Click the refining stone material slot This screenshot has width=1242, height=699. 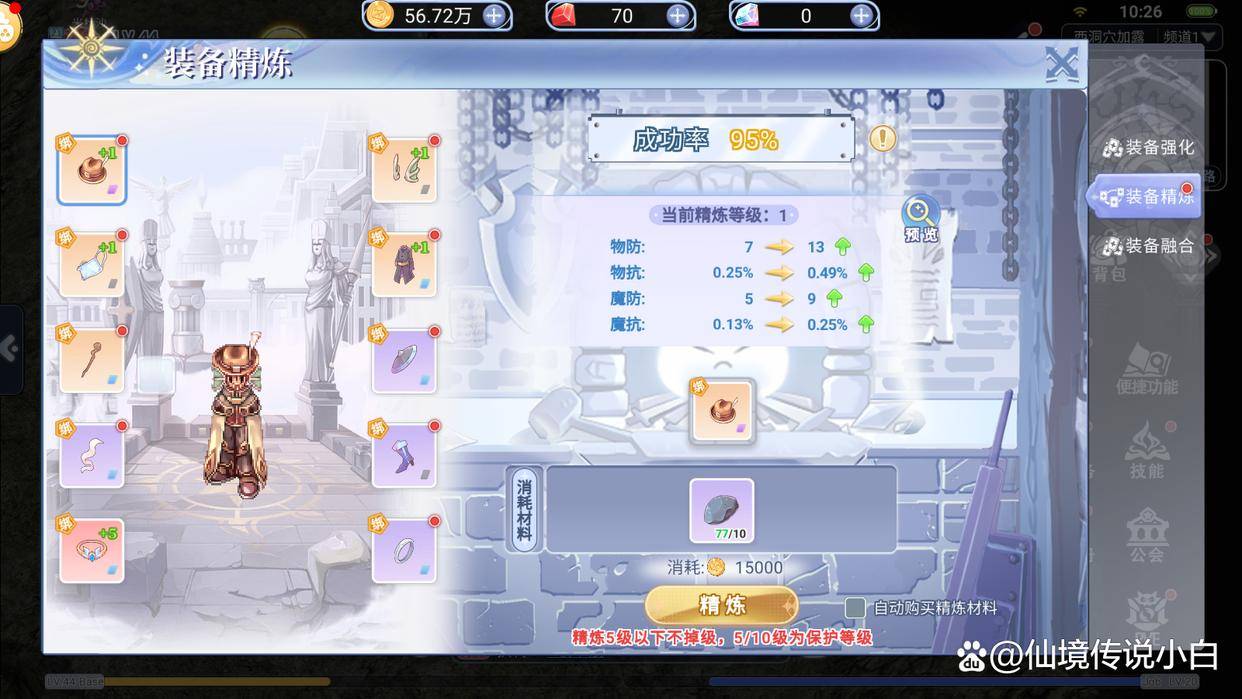[x=721, y=511]
